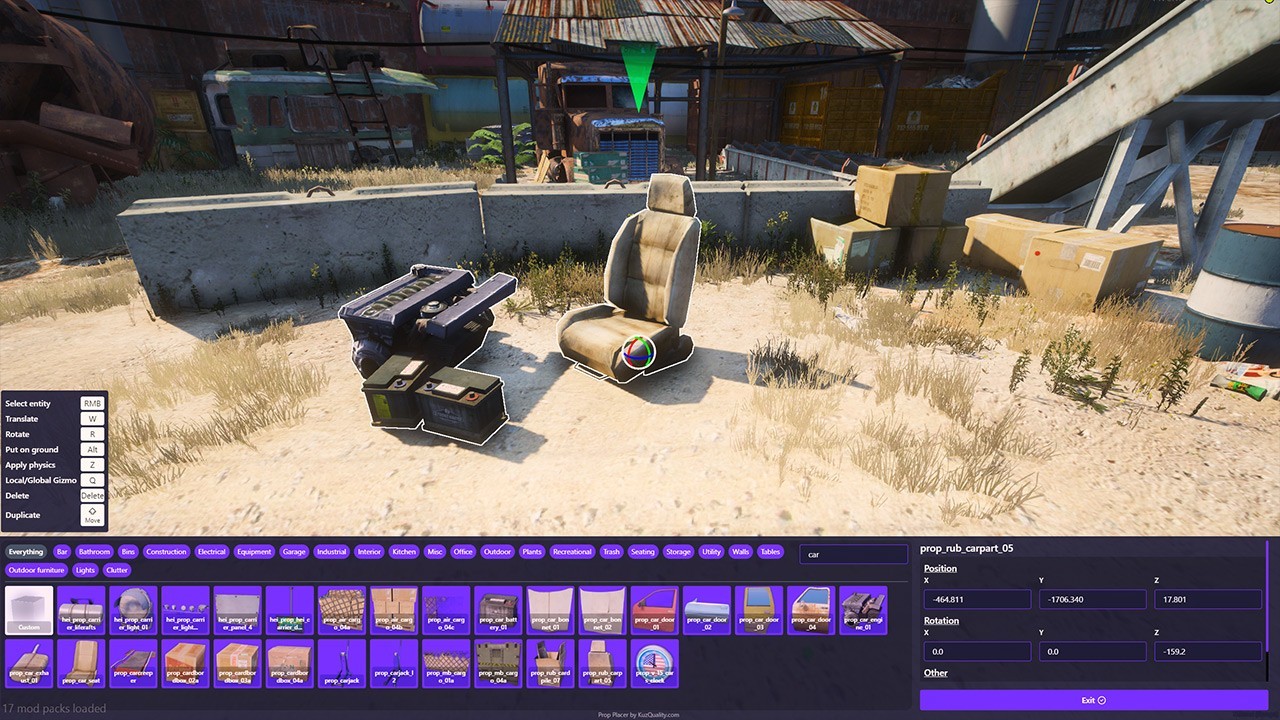1280x720 pixels.
Task: Click the Exit button
Action: point(1093,700)
